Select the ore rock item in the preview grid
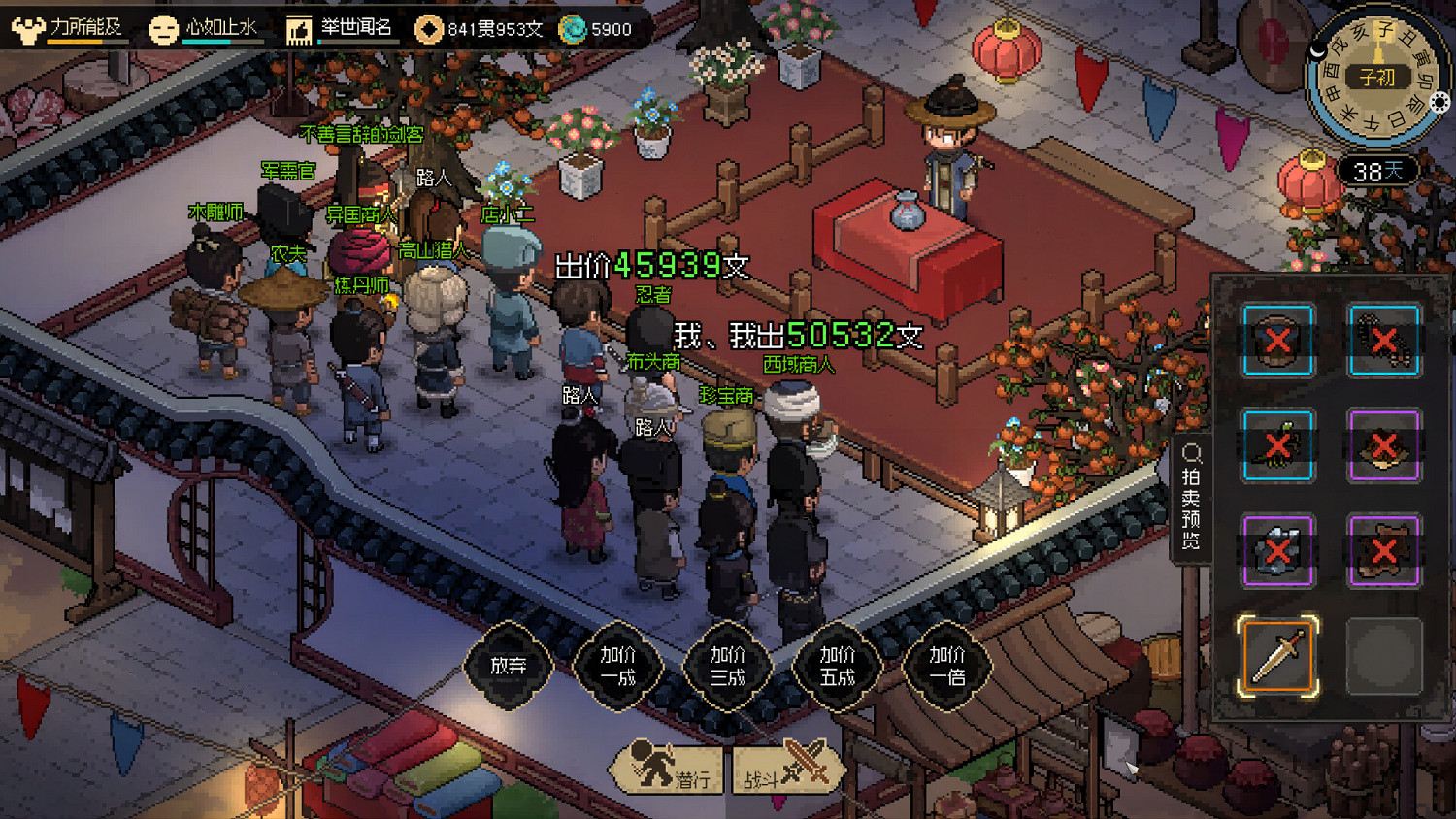Screen dimensions: 1456x819 [x=1276, y=550]
